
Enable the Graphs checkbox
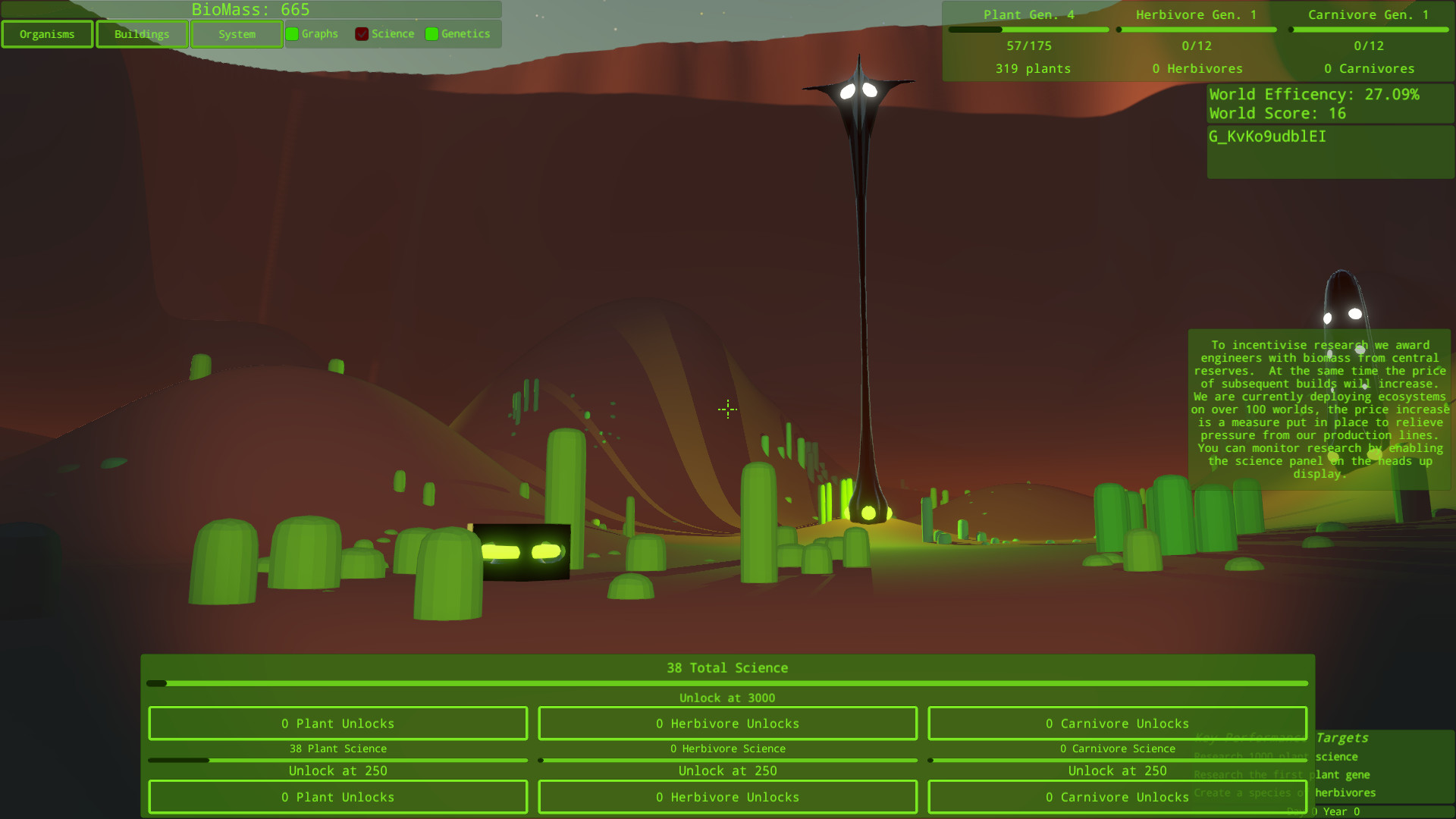[x=292, y=33]
